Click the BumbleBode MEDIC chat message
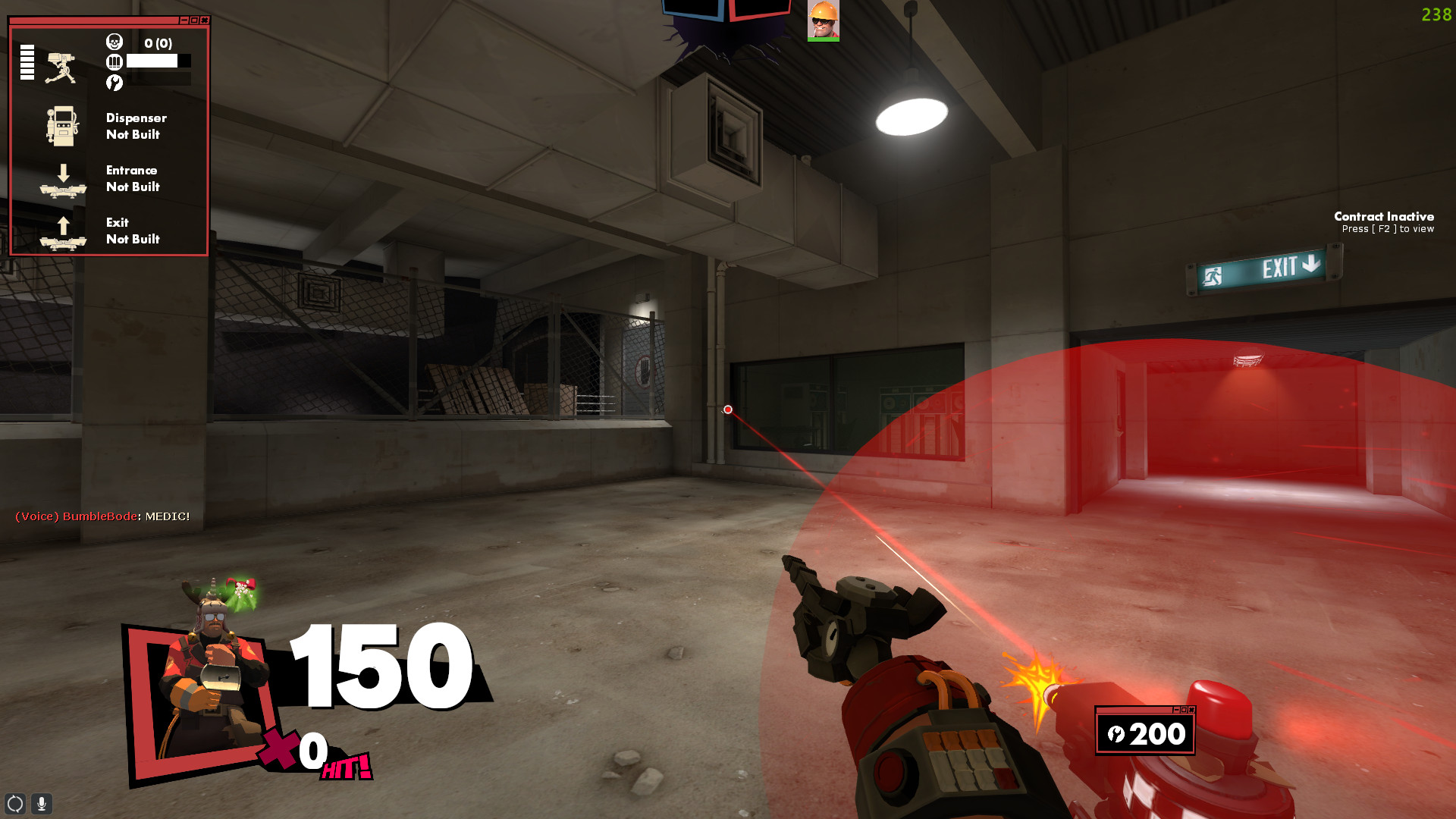Screen dimensions: 1456x819 pos(102,516)
